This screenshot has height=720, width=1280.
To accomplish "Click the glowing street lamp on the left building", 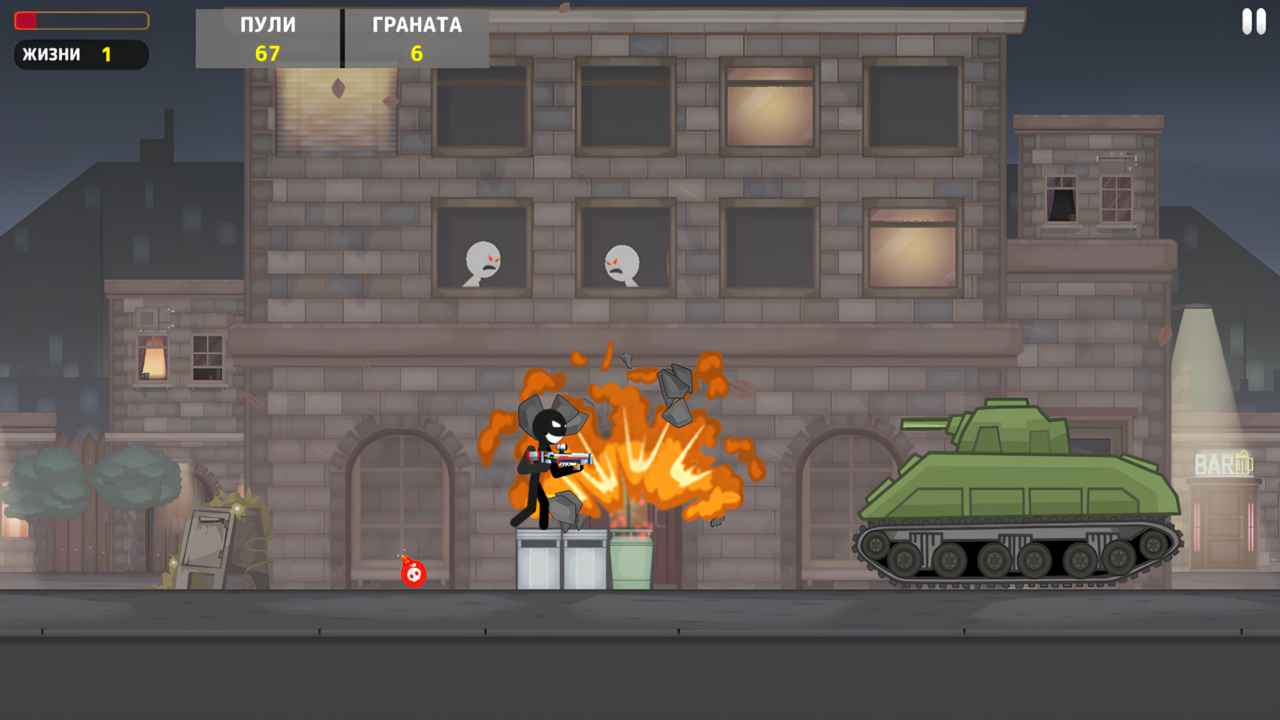I will coord(152,358).
